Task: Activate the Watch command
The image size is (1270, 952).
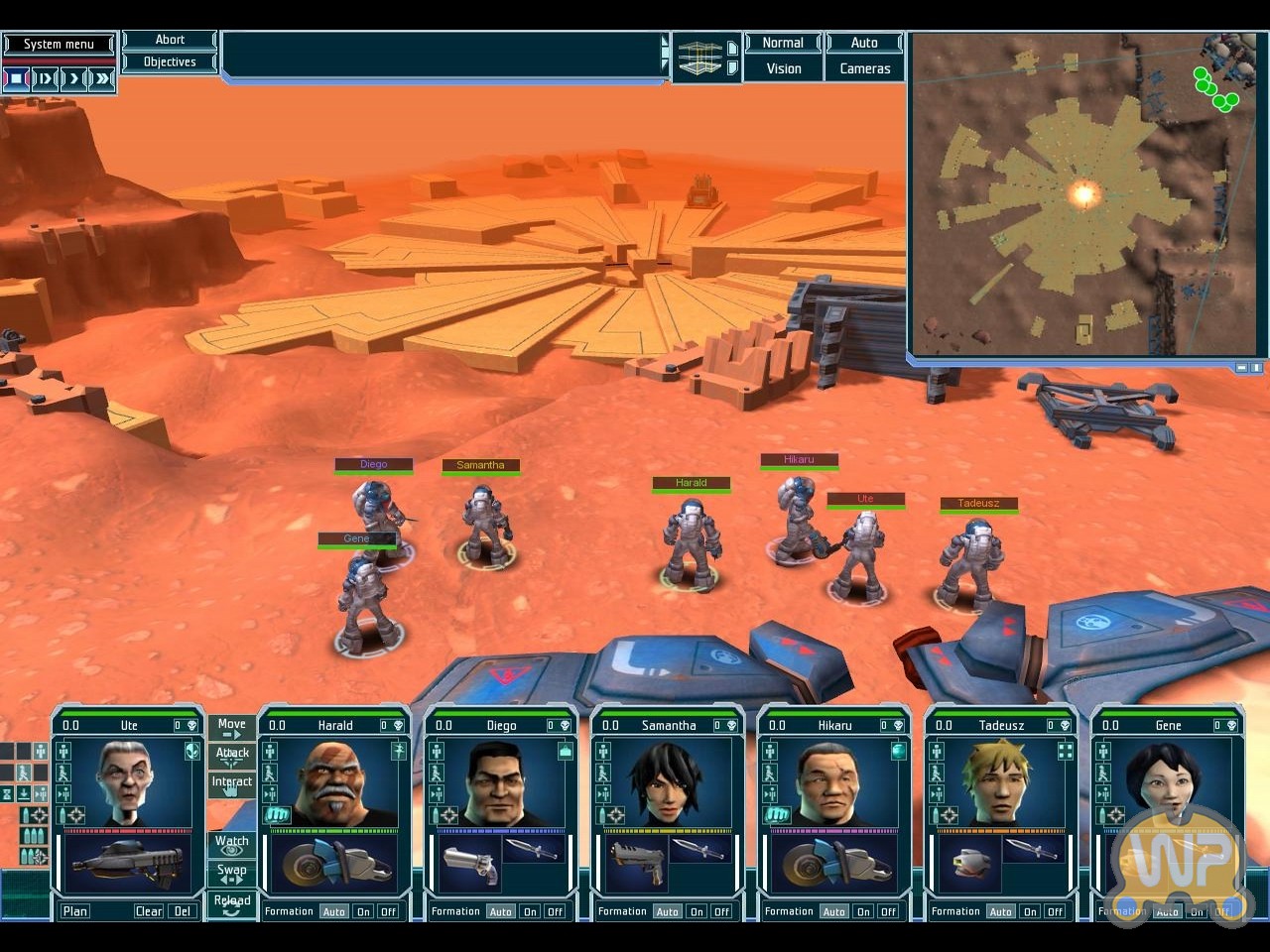Action: click(231, 844)
